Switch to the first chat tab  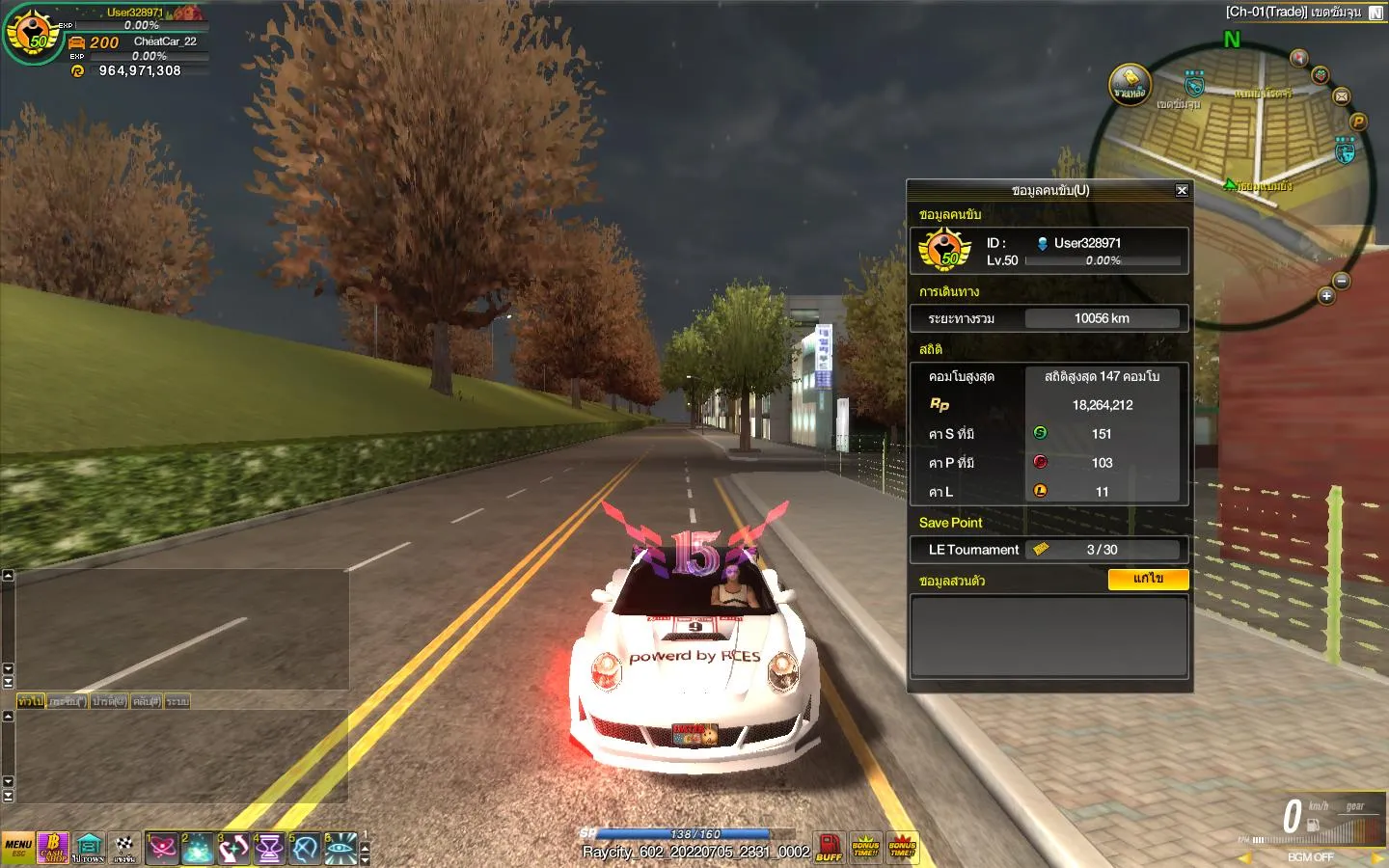tap(30, 701)
